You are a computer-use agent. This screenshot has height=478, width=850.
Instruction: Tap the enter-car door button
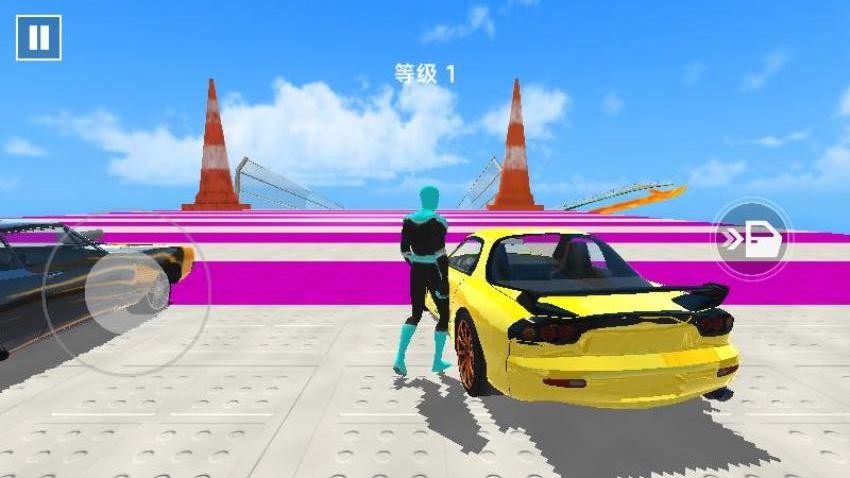pos(751,240)
